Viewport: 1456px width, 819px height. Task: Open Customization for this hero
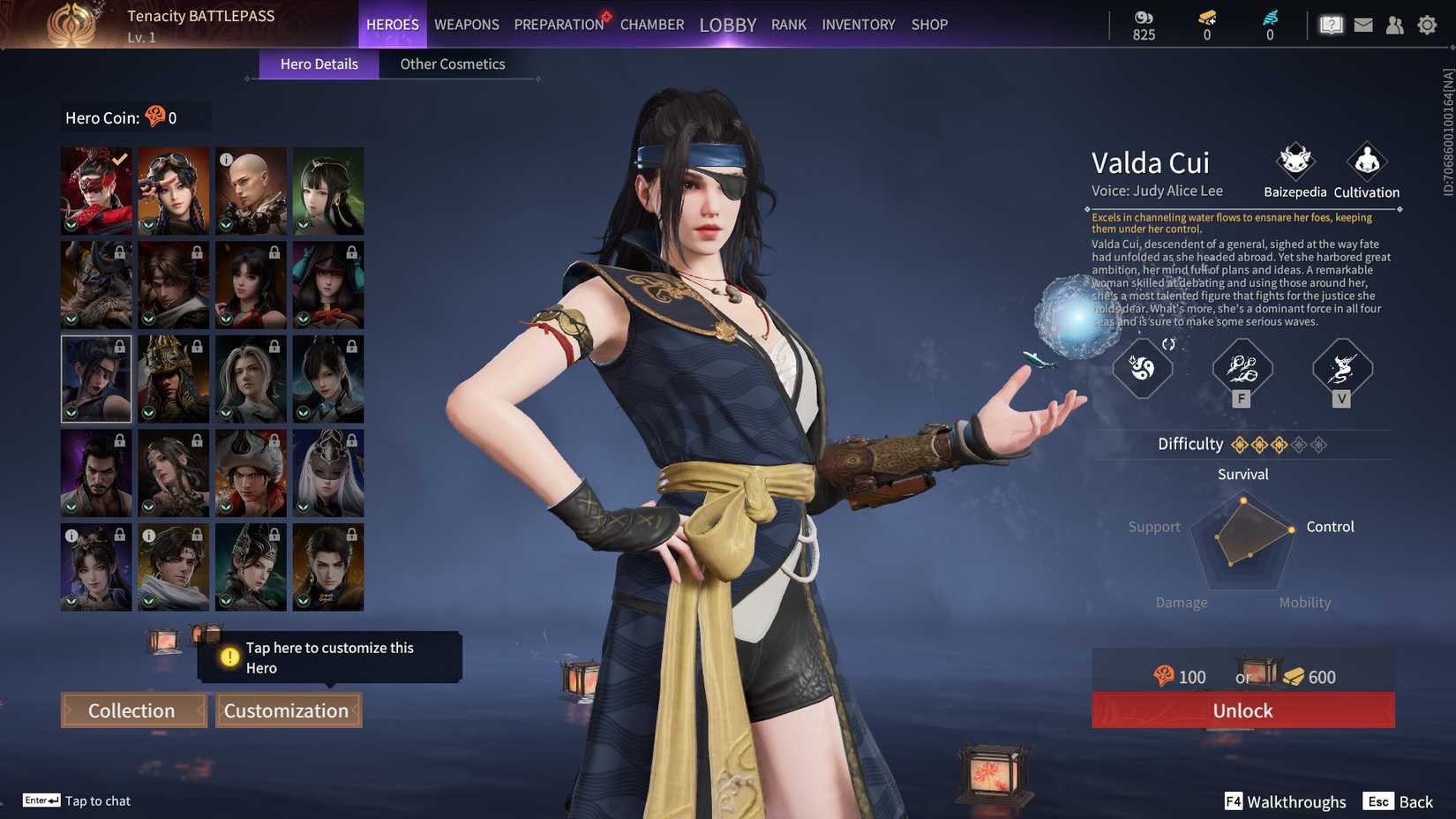coord(288,710)
